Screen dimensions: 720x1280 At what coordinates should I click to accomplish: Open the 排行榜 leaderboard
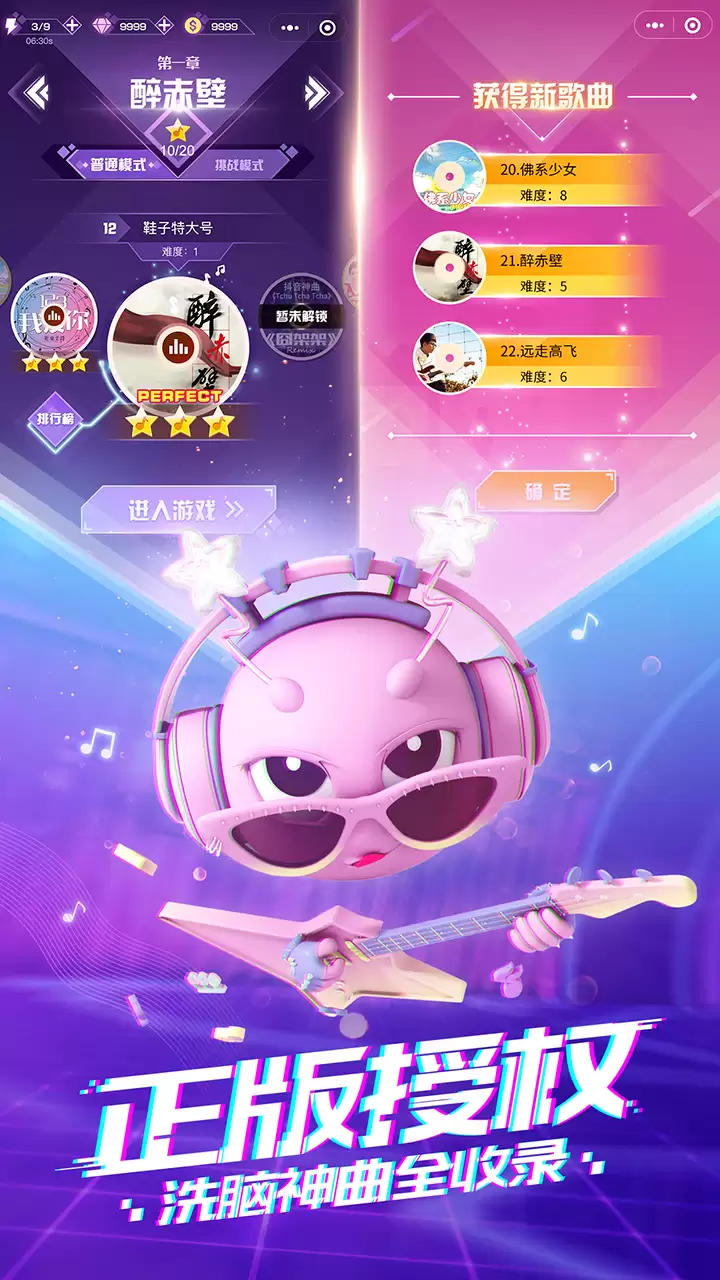[55, 417]
